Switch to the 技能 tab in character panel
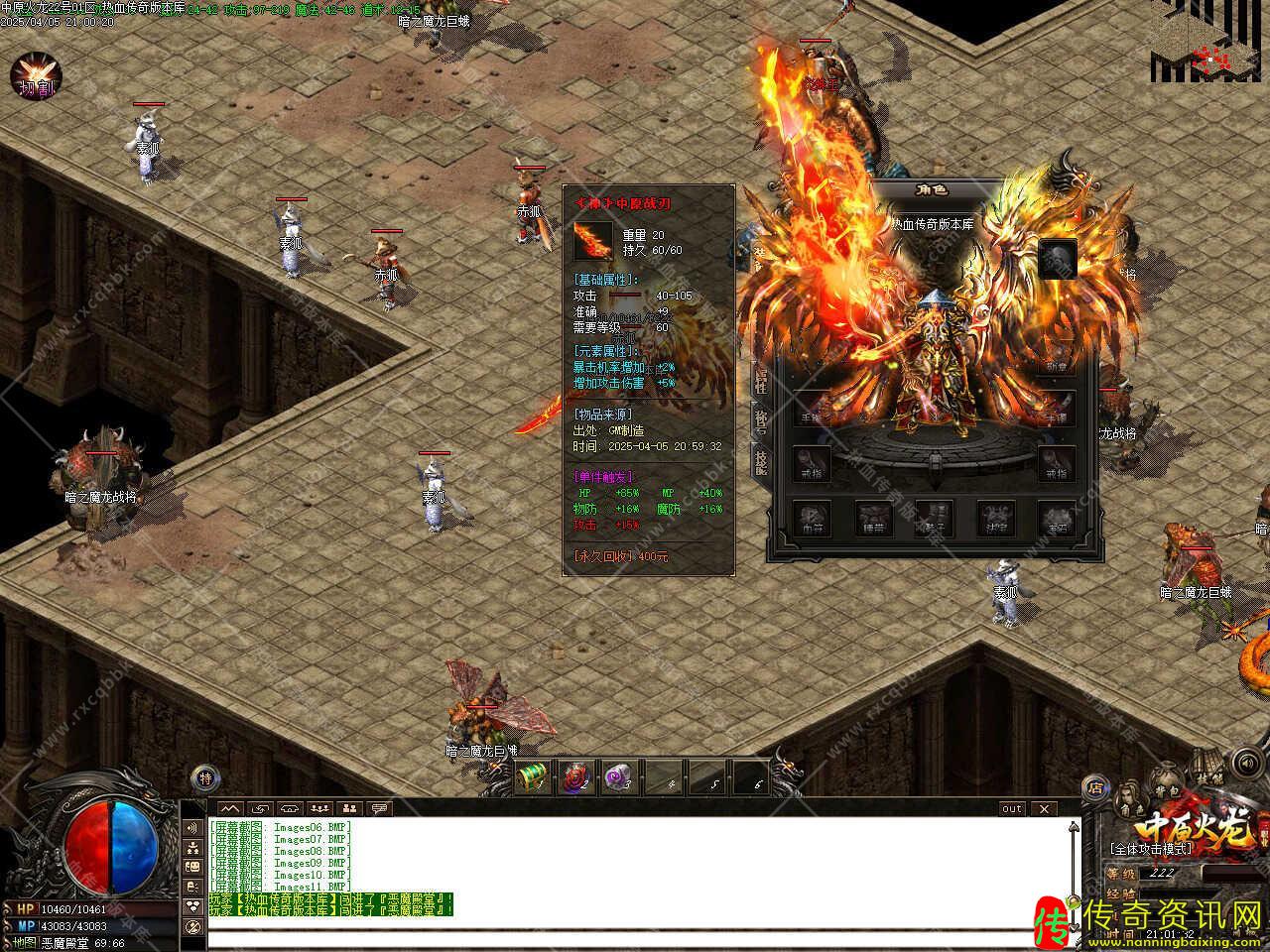The height and width of the screenshot is (952, 1270). pos(761,461)
